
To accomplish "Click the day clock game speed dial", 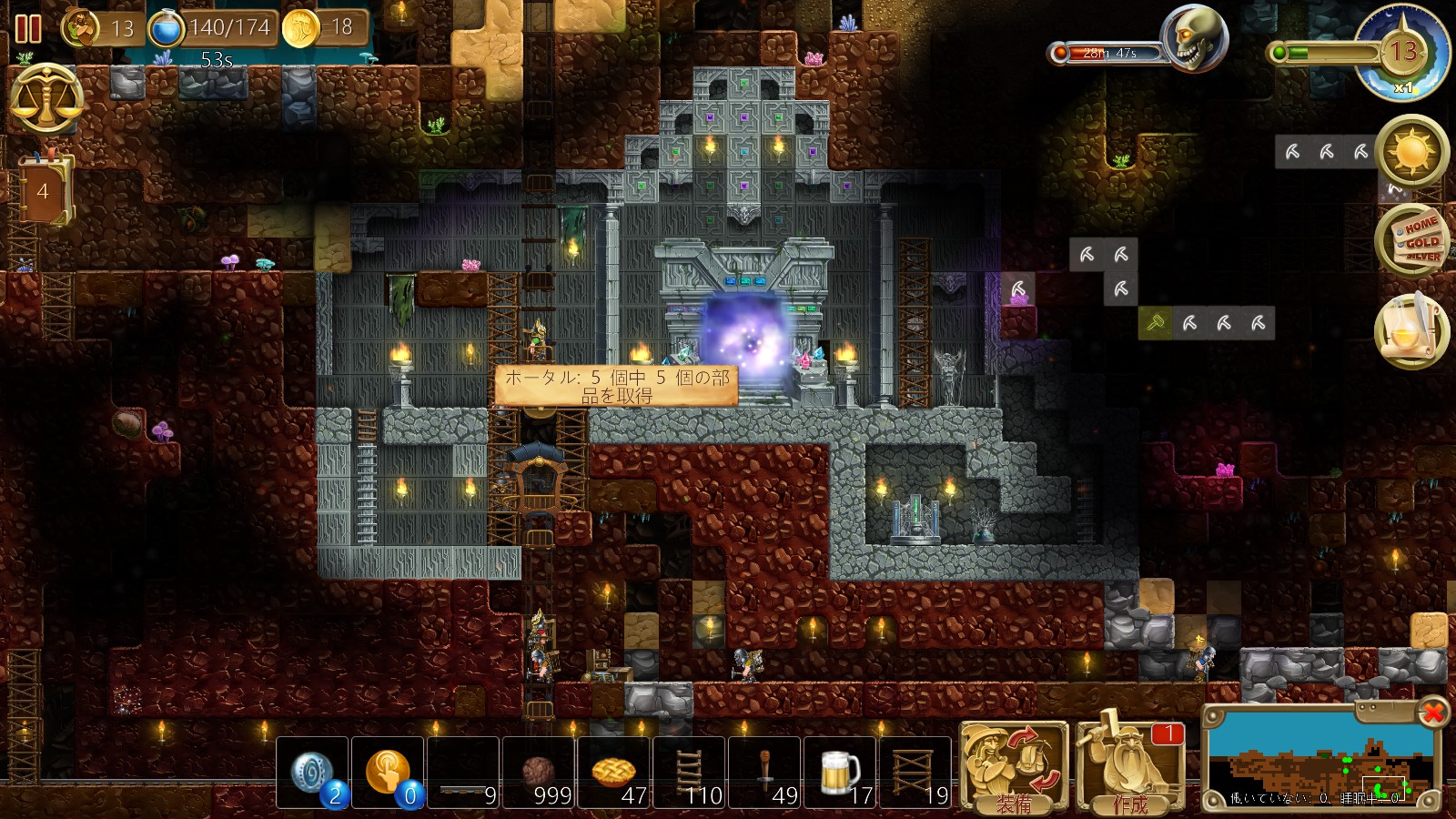I will coord(1402,53).
